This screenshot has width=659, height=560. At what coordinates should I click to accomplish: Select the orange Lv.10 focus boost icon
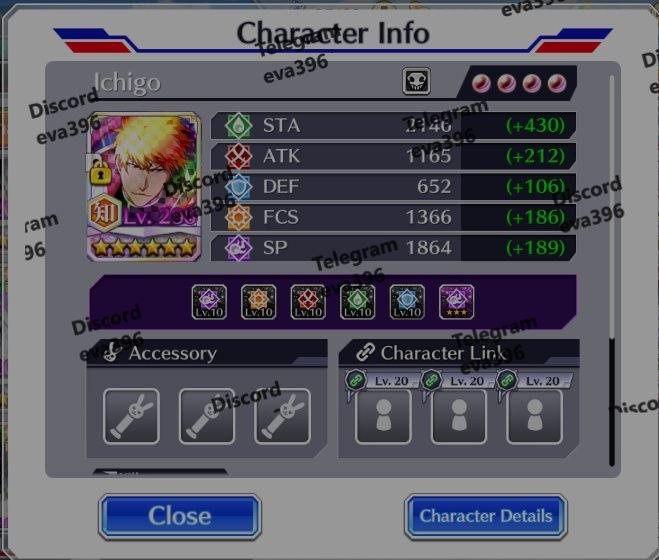(259, 302)
